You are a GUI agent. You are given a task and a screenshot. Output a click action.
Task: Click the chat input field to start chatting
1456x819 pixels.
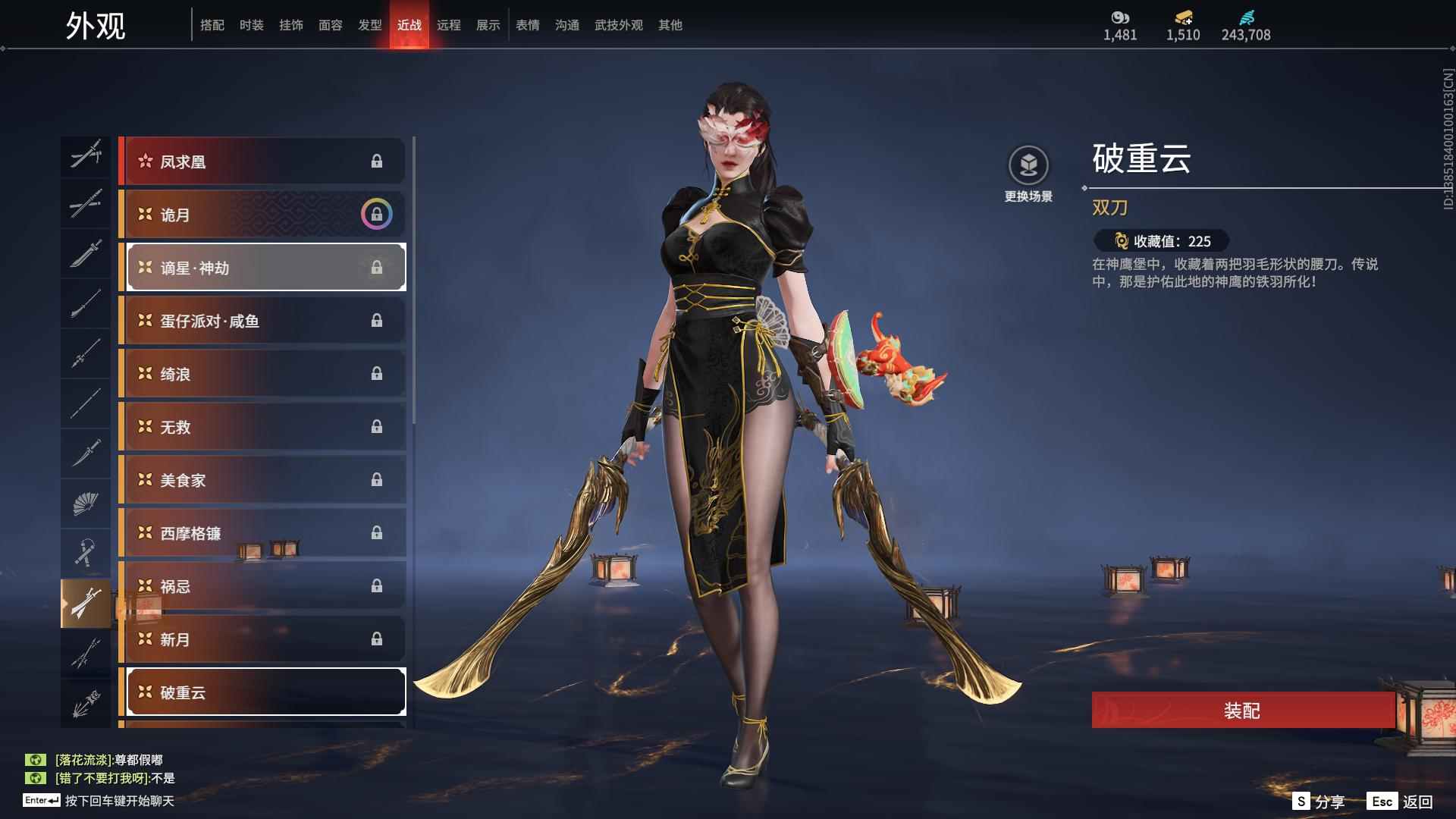[114, 802]
